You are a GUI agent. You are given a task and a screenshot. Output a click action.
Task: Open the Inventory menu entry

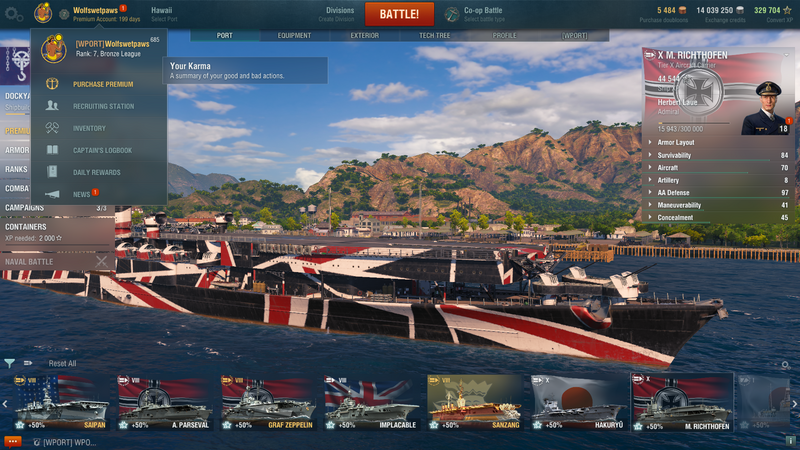point(89,128)
